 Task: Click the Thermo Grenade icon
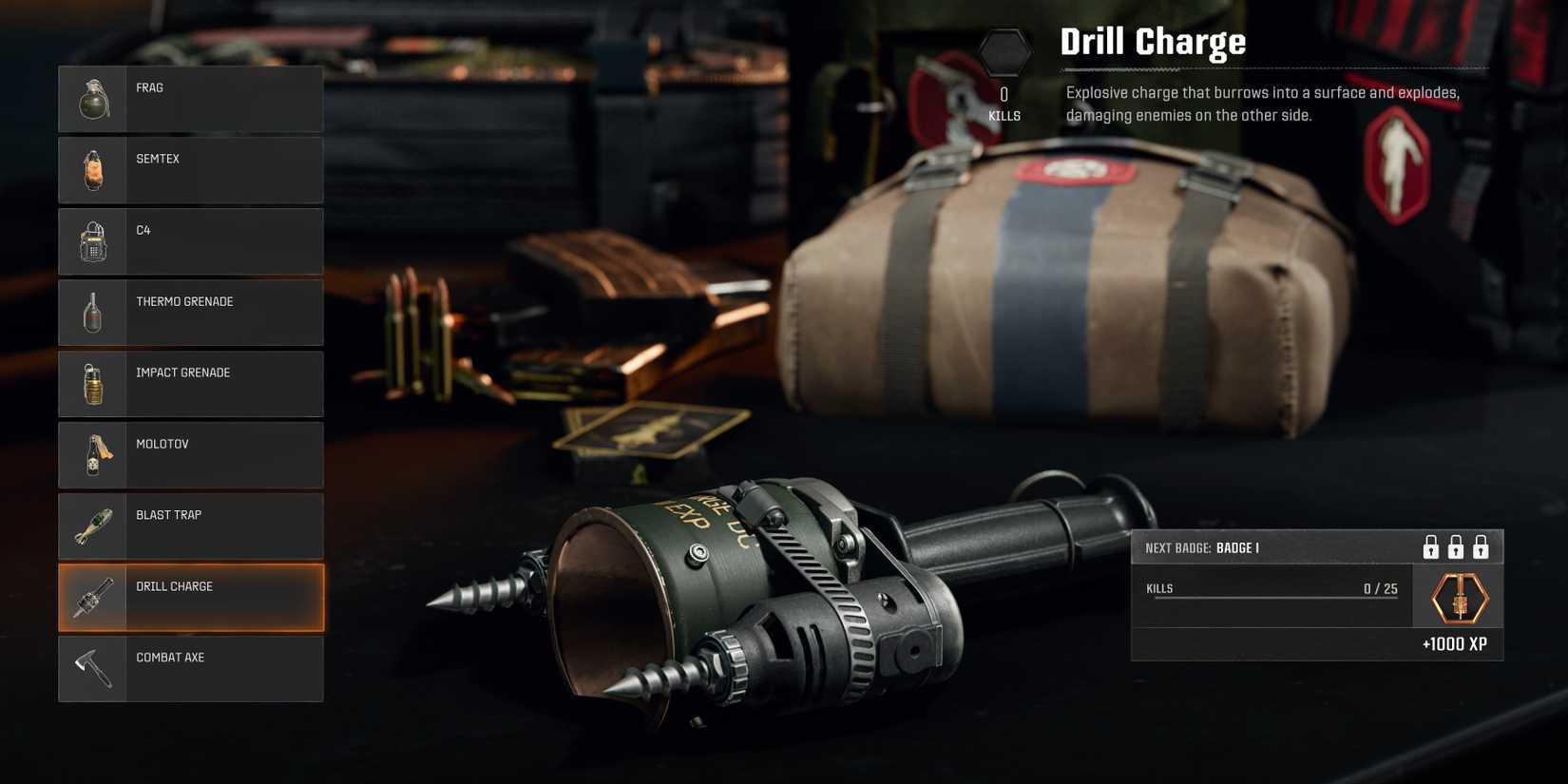tap(92, 313)
